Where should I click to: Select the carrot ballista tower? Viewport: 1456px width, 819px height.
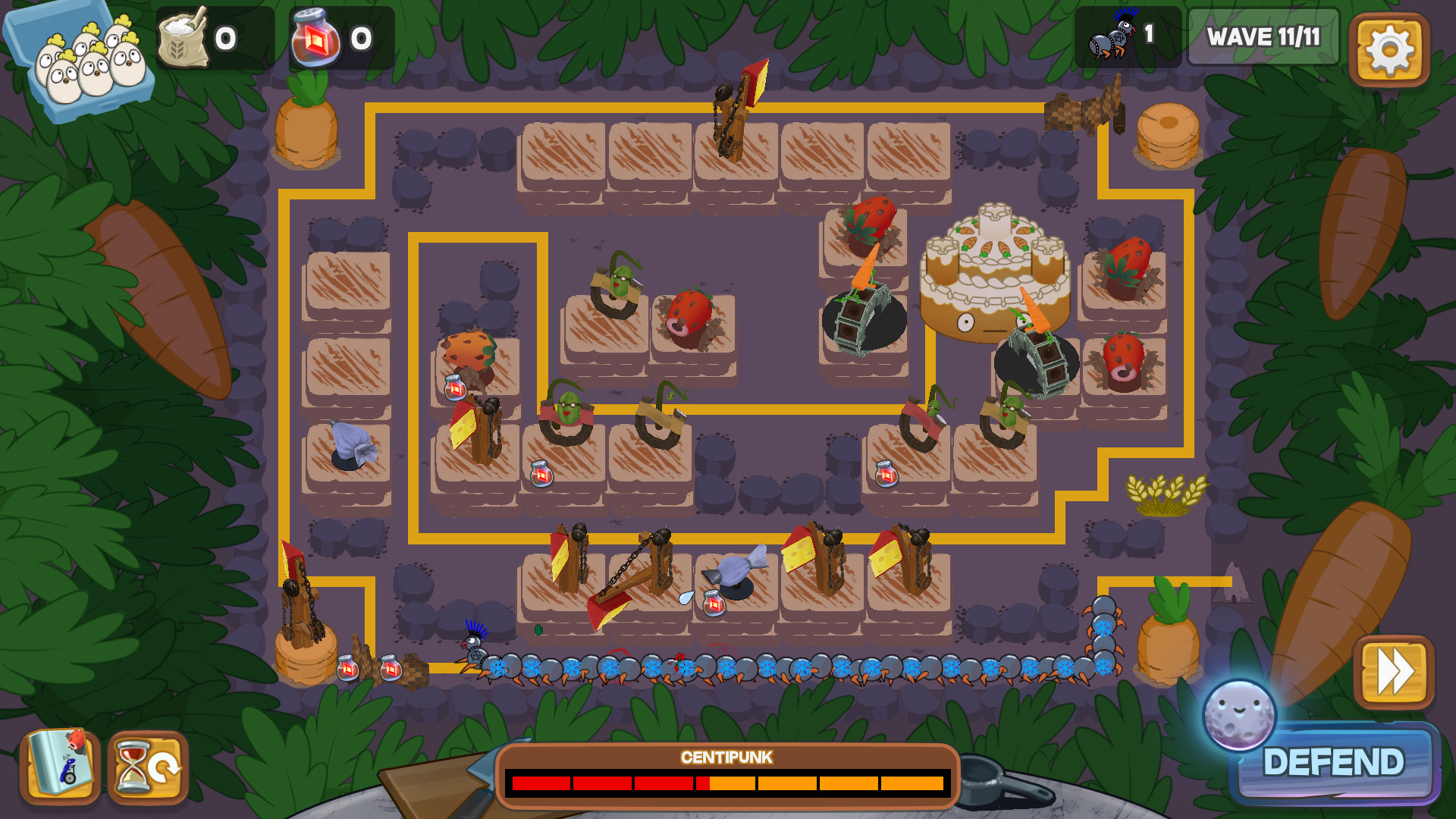861,311
